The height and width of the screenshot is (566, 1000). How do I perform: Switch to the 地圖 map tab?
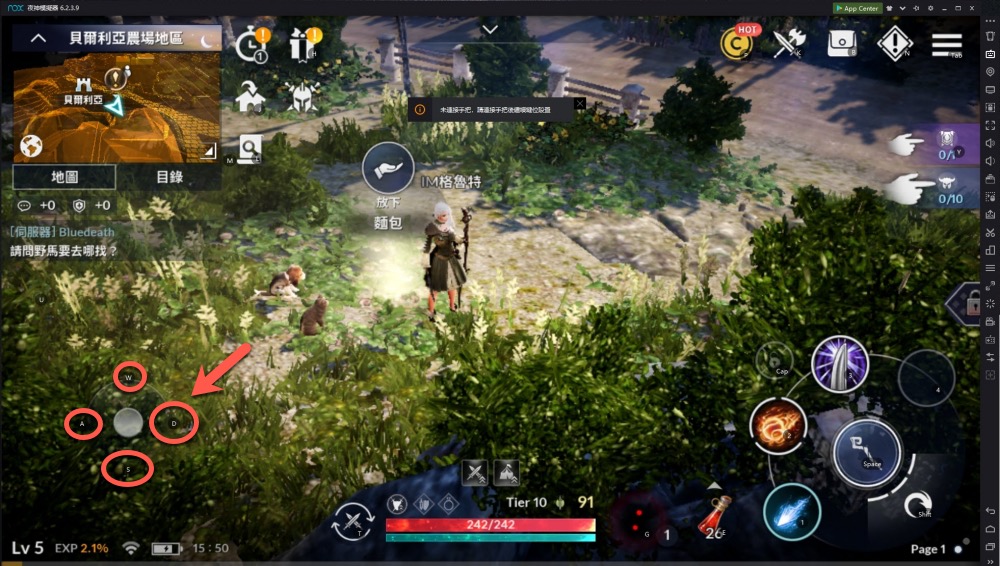(x=65, y=177)
